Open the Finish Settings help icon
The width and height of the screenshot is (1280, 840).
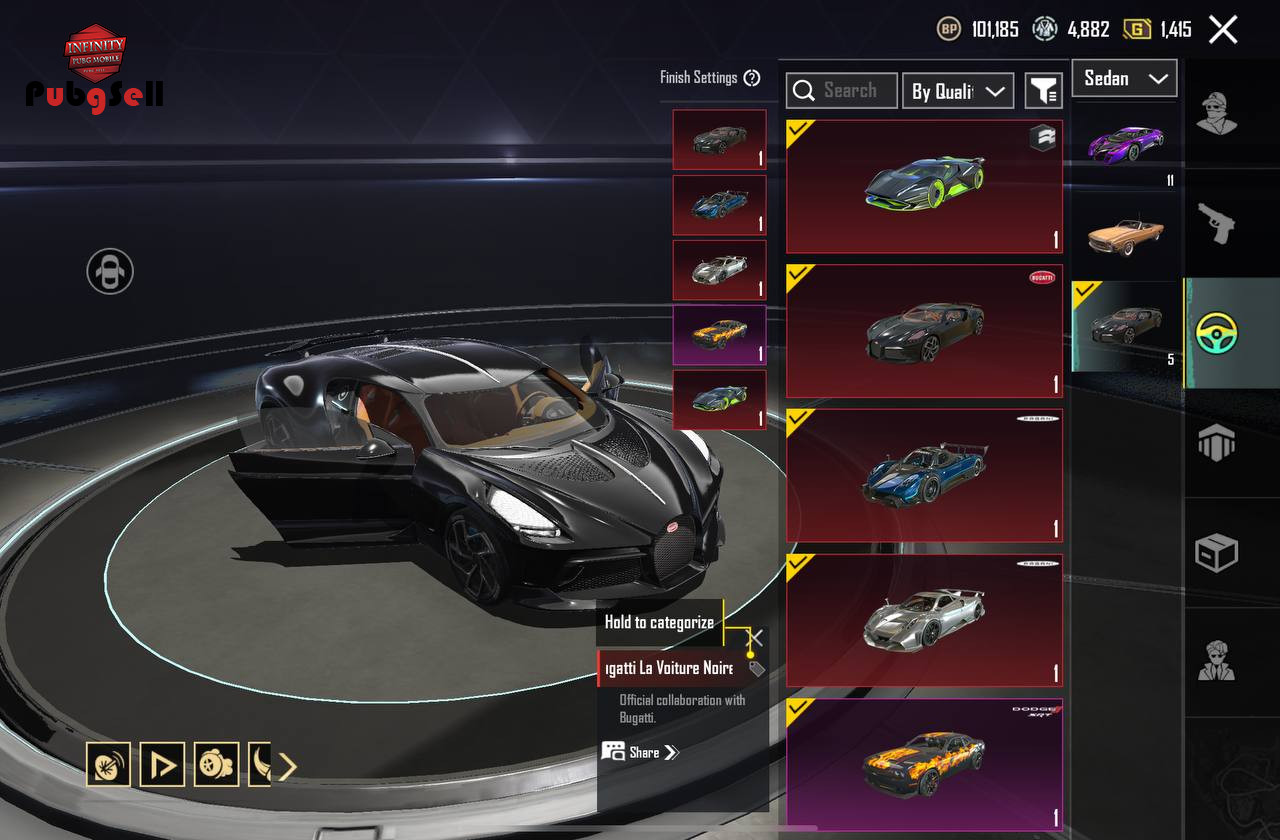(x=752, y=78)
